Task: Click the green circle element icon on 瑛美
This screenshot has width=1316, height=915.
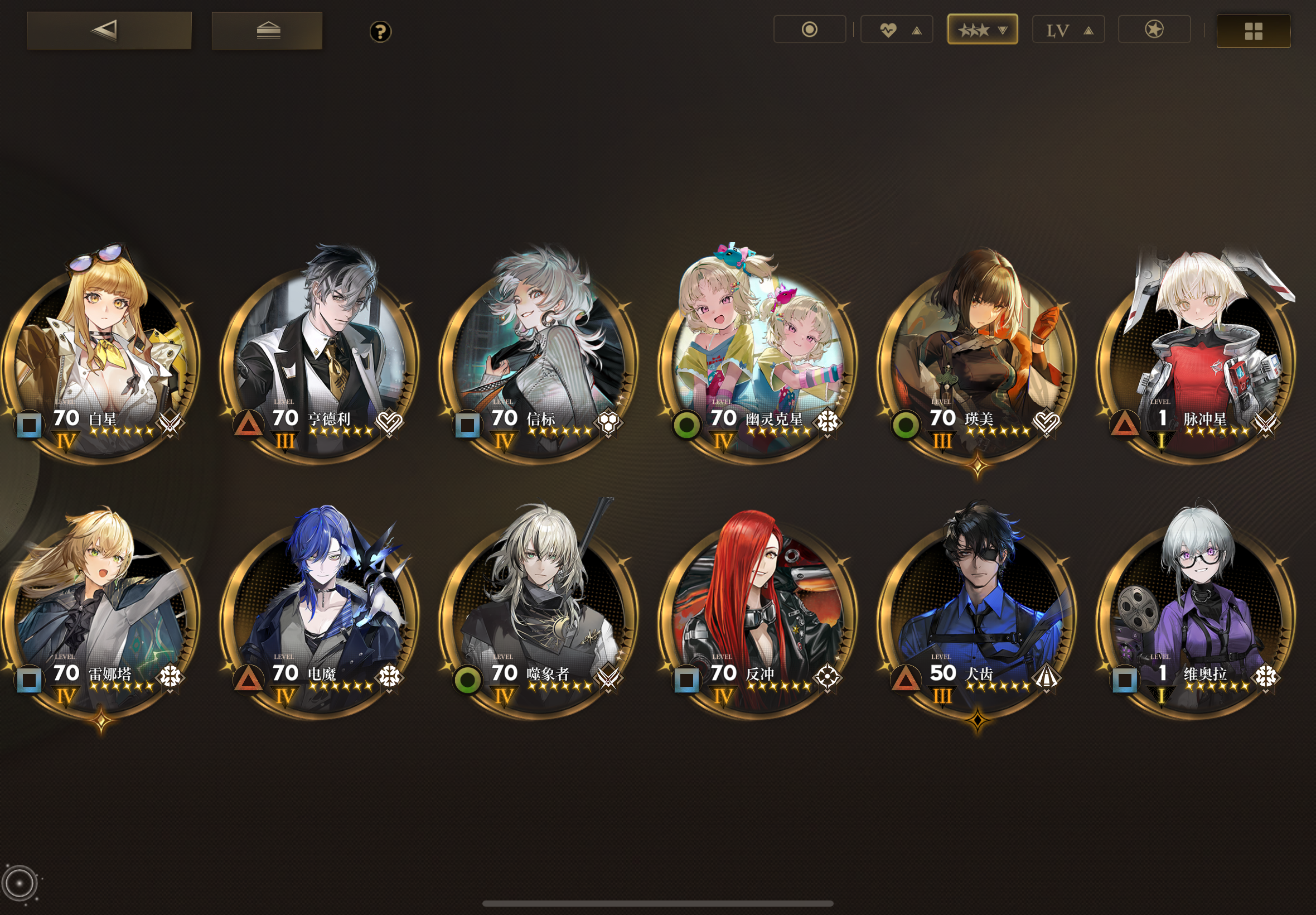Action: point(907,425)
